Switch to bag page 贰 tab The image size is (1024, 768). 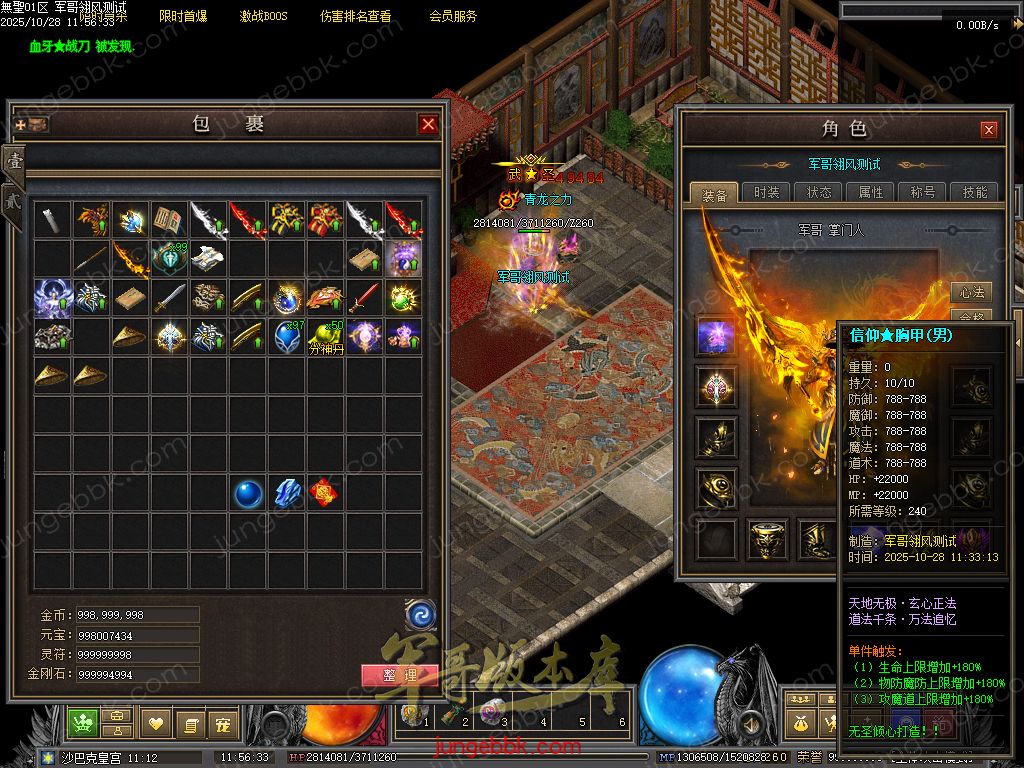pos(14,197)
